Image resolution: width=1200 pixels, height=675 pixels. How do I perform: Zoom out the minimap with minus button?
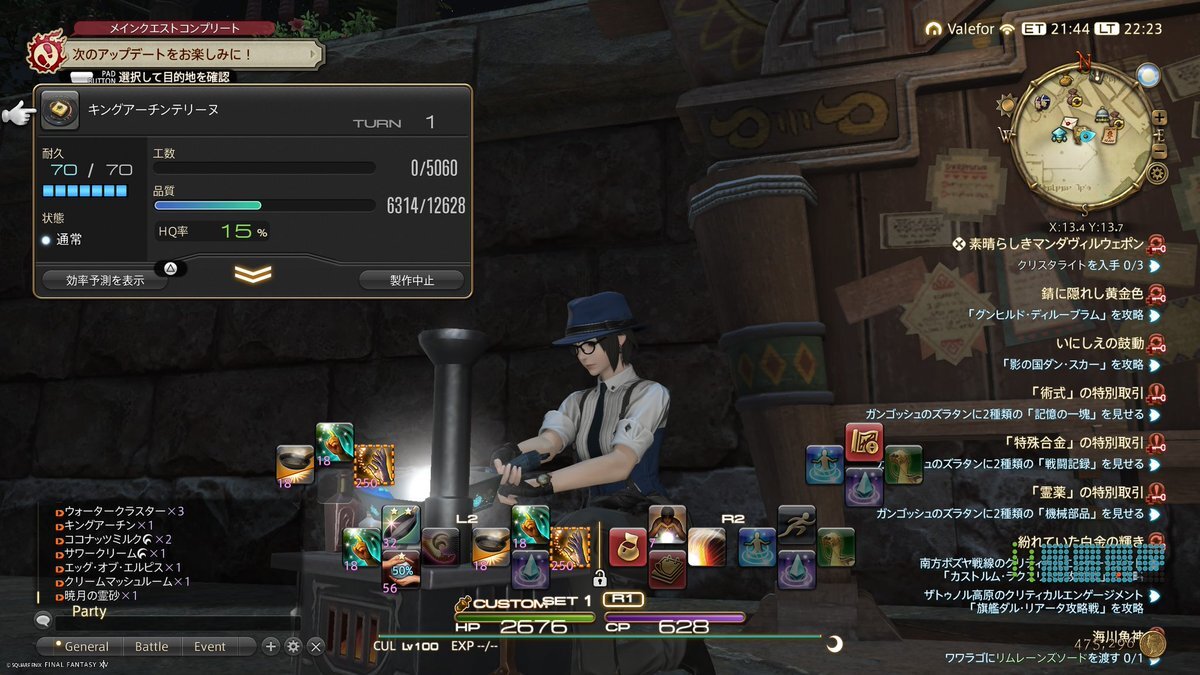tap(1159, 151)
